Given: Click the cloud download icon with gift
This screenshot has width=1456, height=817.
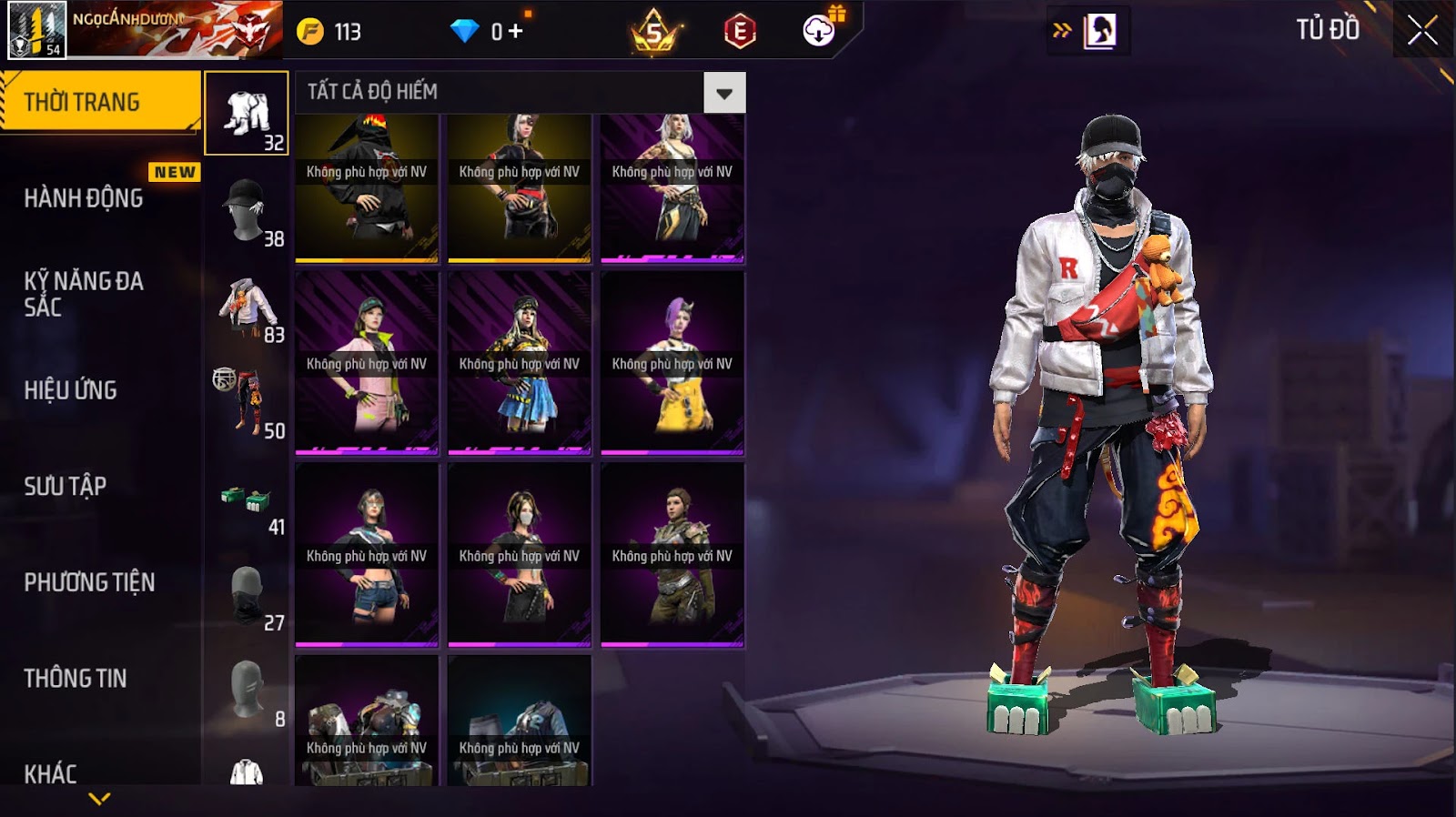Looking at the screenshot, I should 820,31.
